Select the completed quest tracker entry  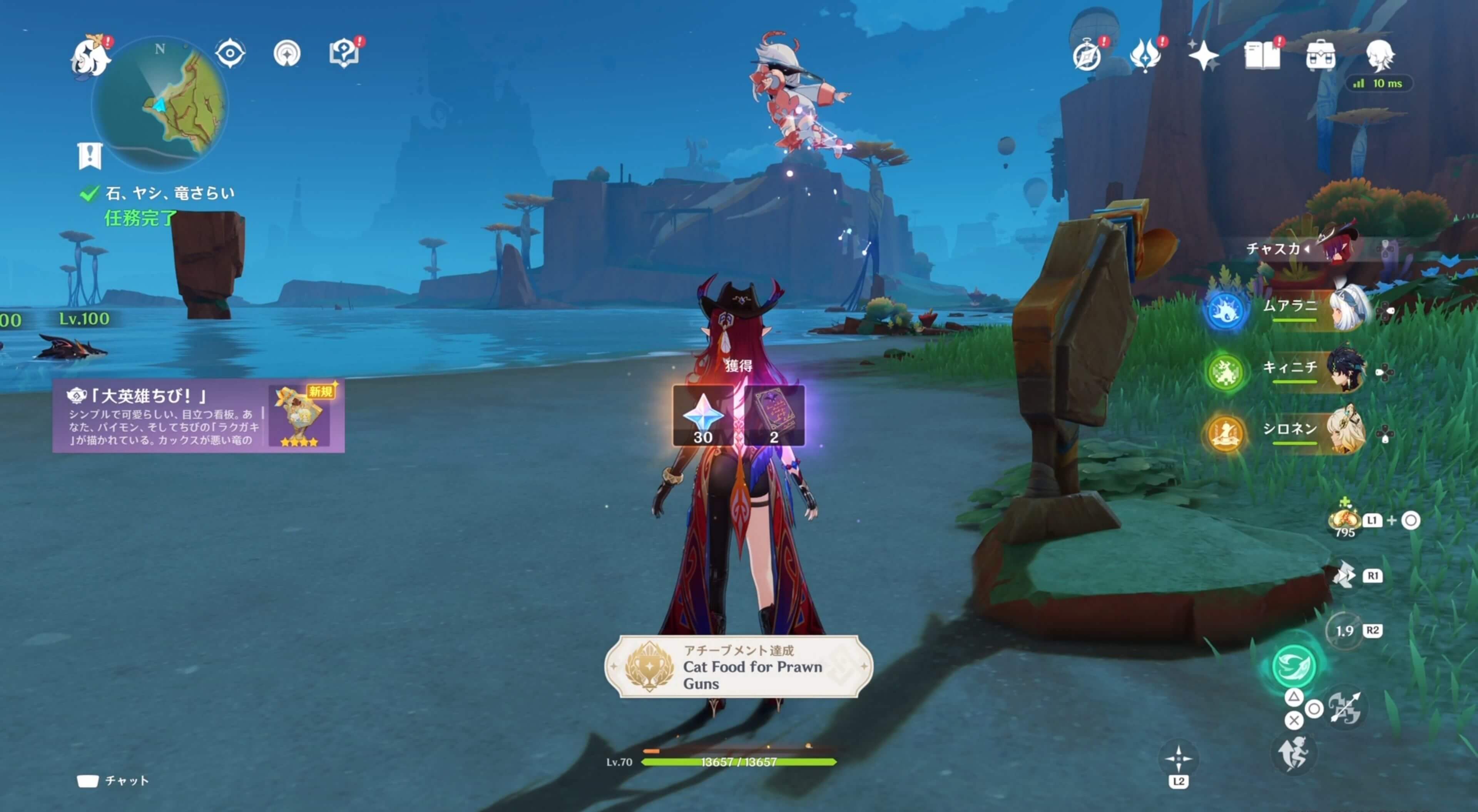click(x=169, y=194)
